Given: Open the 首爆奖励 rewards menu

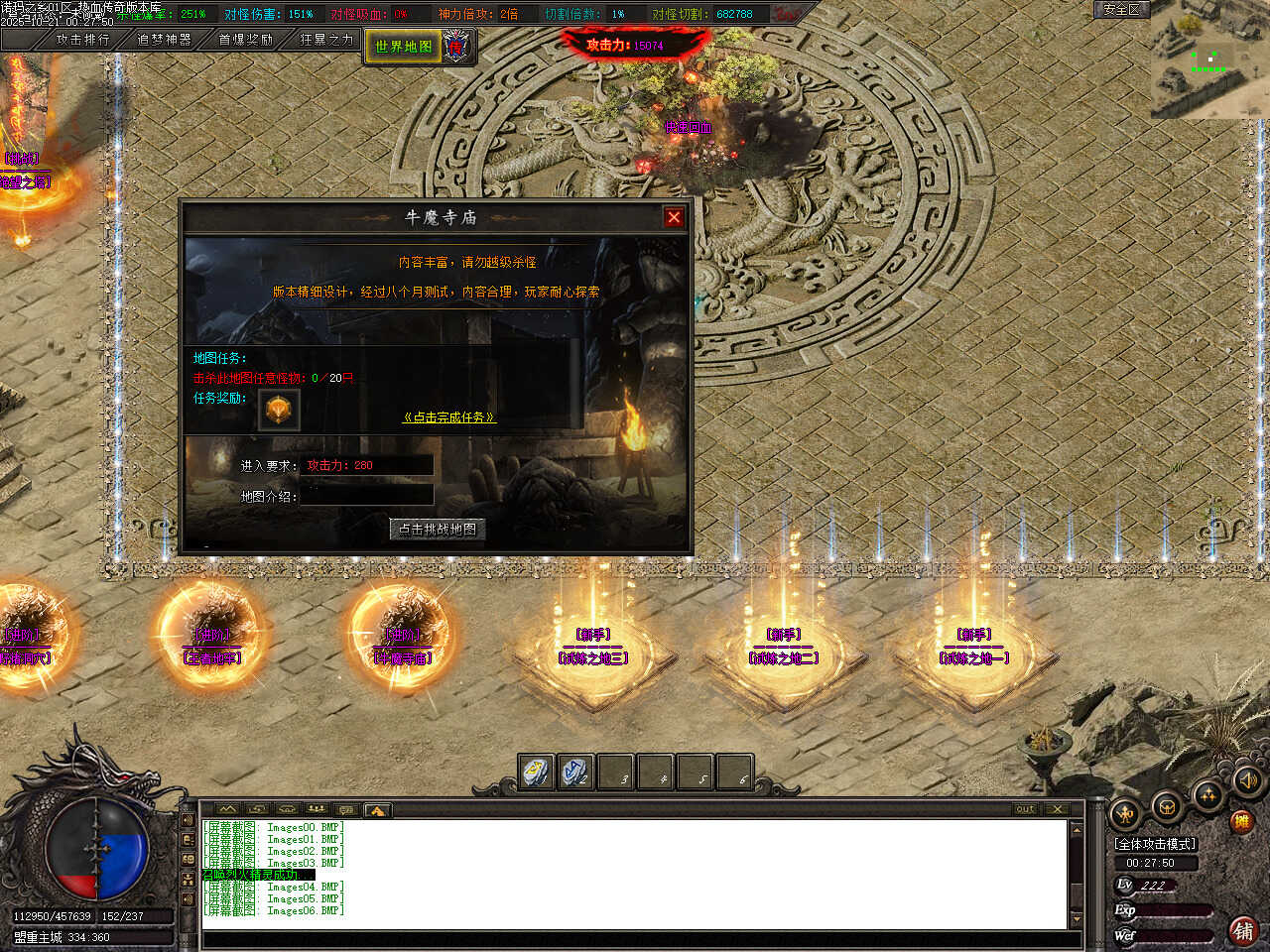Looking at the screenshot, I should coord(245,40).
